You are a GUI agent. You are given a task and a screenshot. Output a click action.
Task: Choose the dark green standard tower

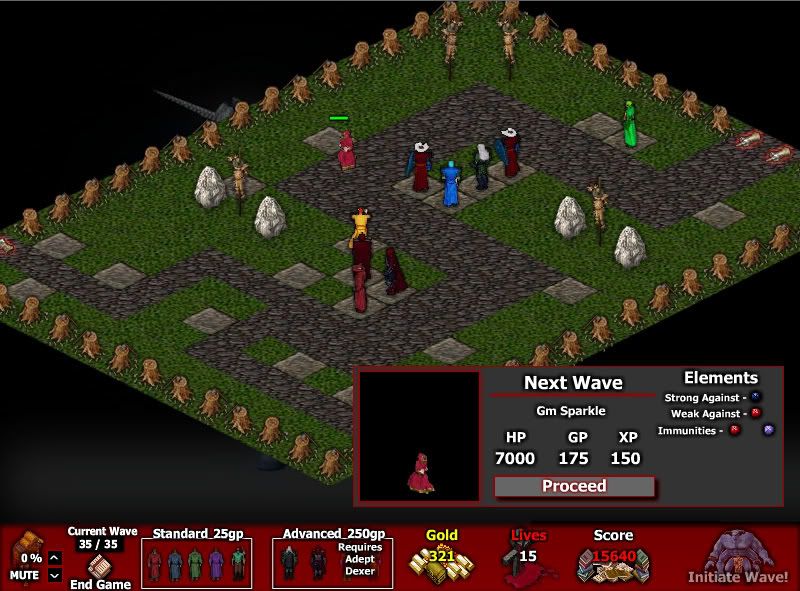(x=238, y=564)
